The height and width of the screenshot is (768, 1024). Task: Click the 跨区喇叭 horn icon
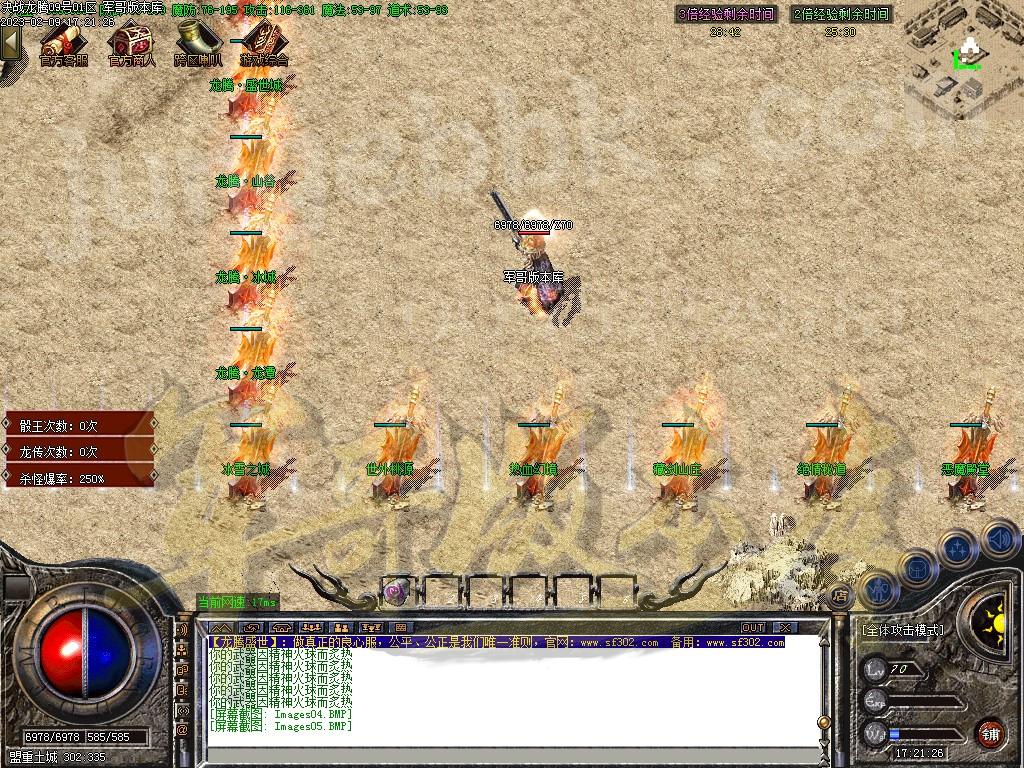tap(198, 43)
